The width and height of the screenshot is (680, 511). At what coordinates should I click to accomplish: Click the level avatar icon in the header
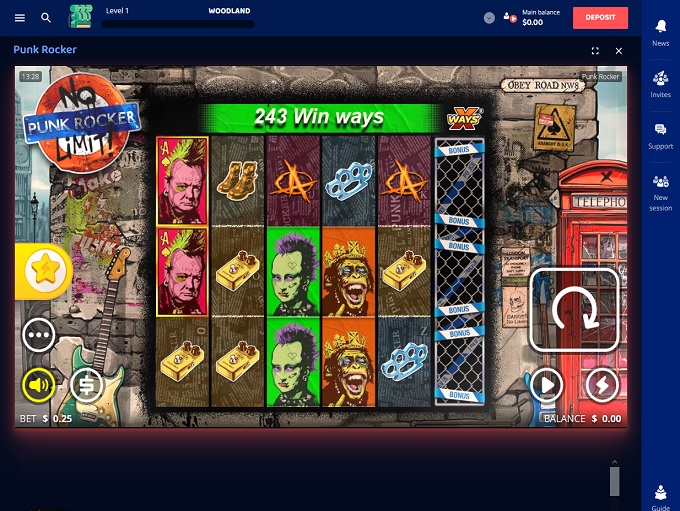click(x=80, y=17)
